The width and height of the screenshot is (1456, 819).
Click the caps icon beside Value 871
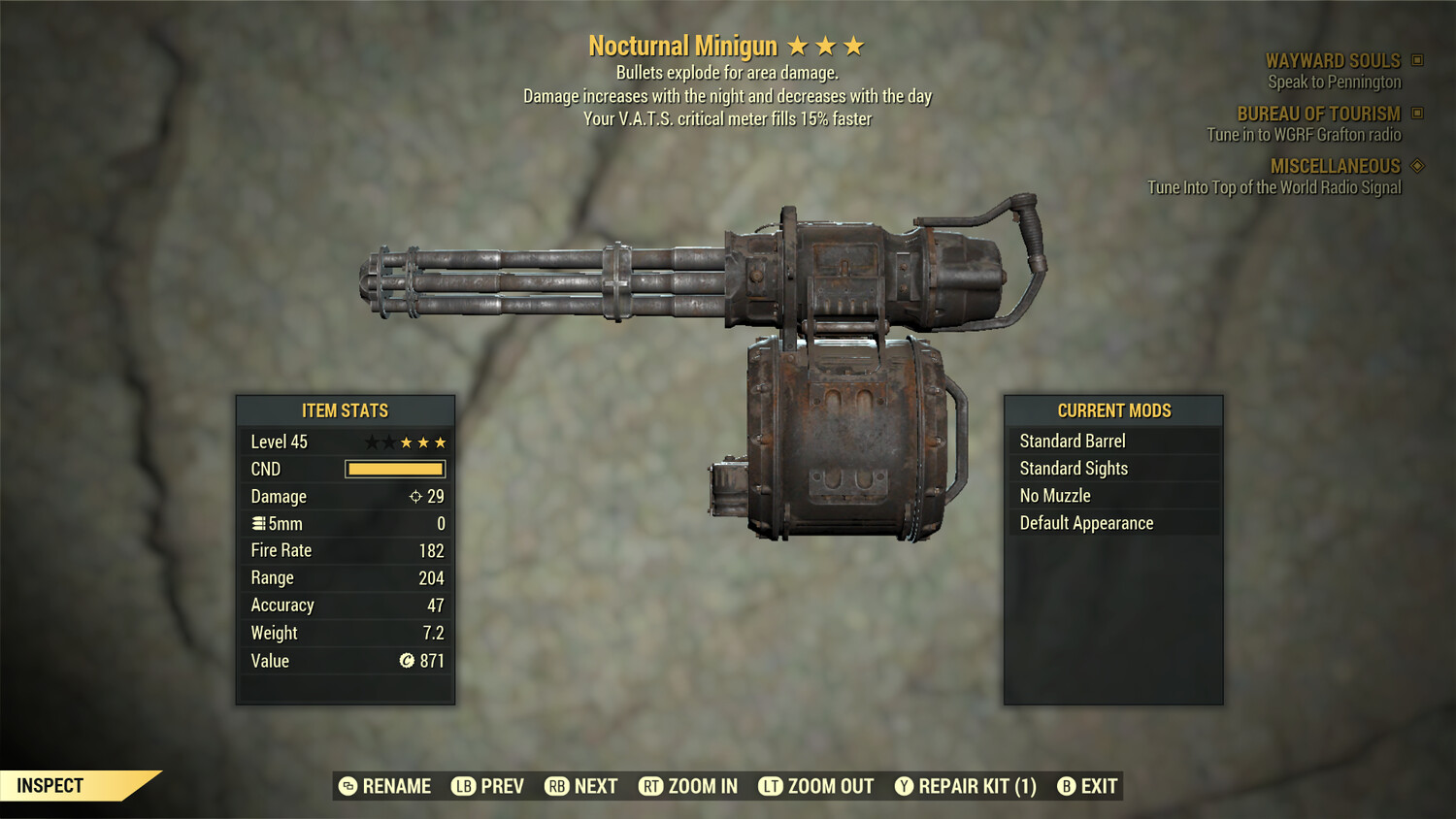(x=408, y=661)
